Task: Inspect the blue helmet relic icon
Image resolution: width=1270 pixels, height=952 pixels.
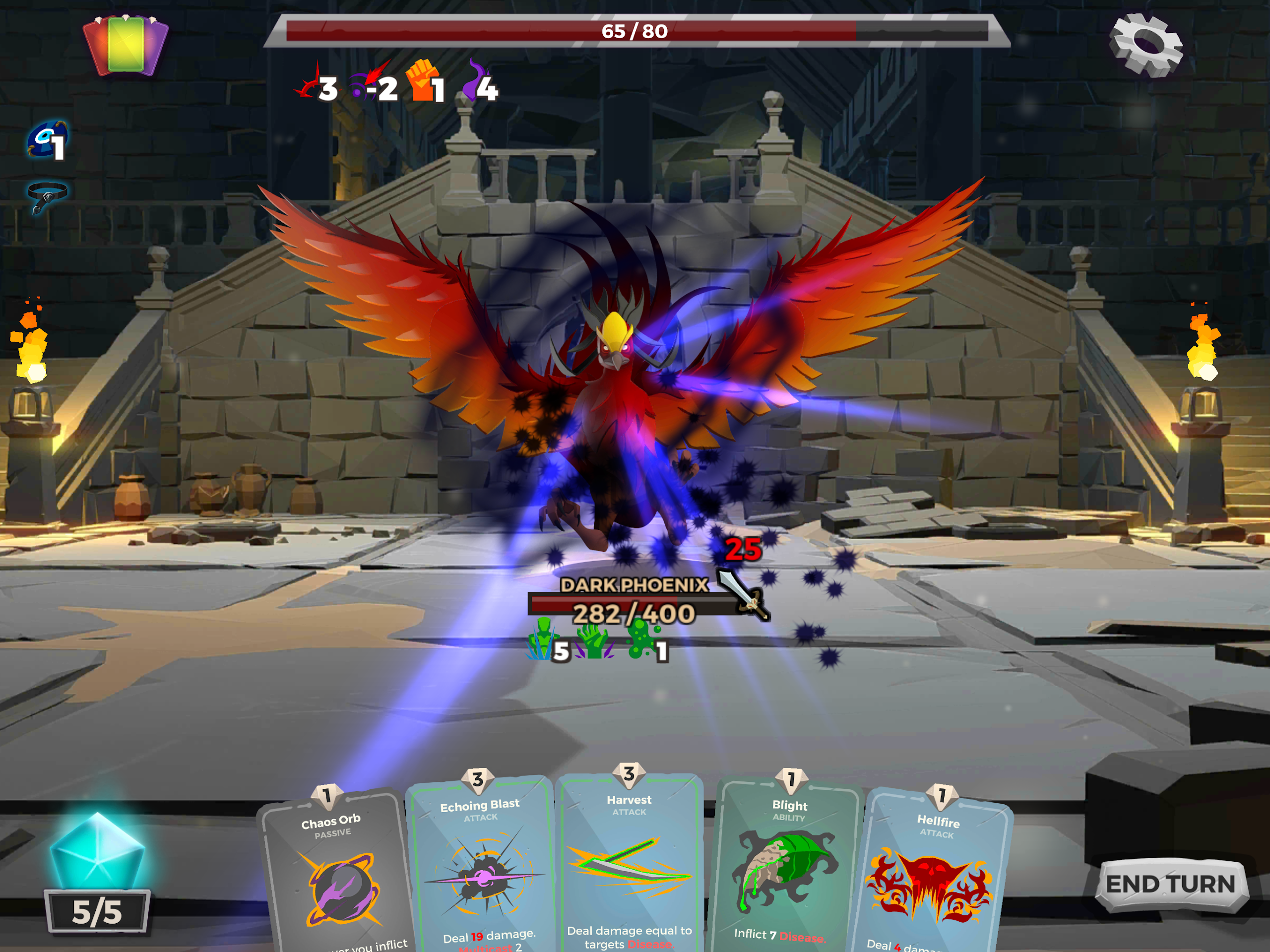Action: tap(46, 139)
